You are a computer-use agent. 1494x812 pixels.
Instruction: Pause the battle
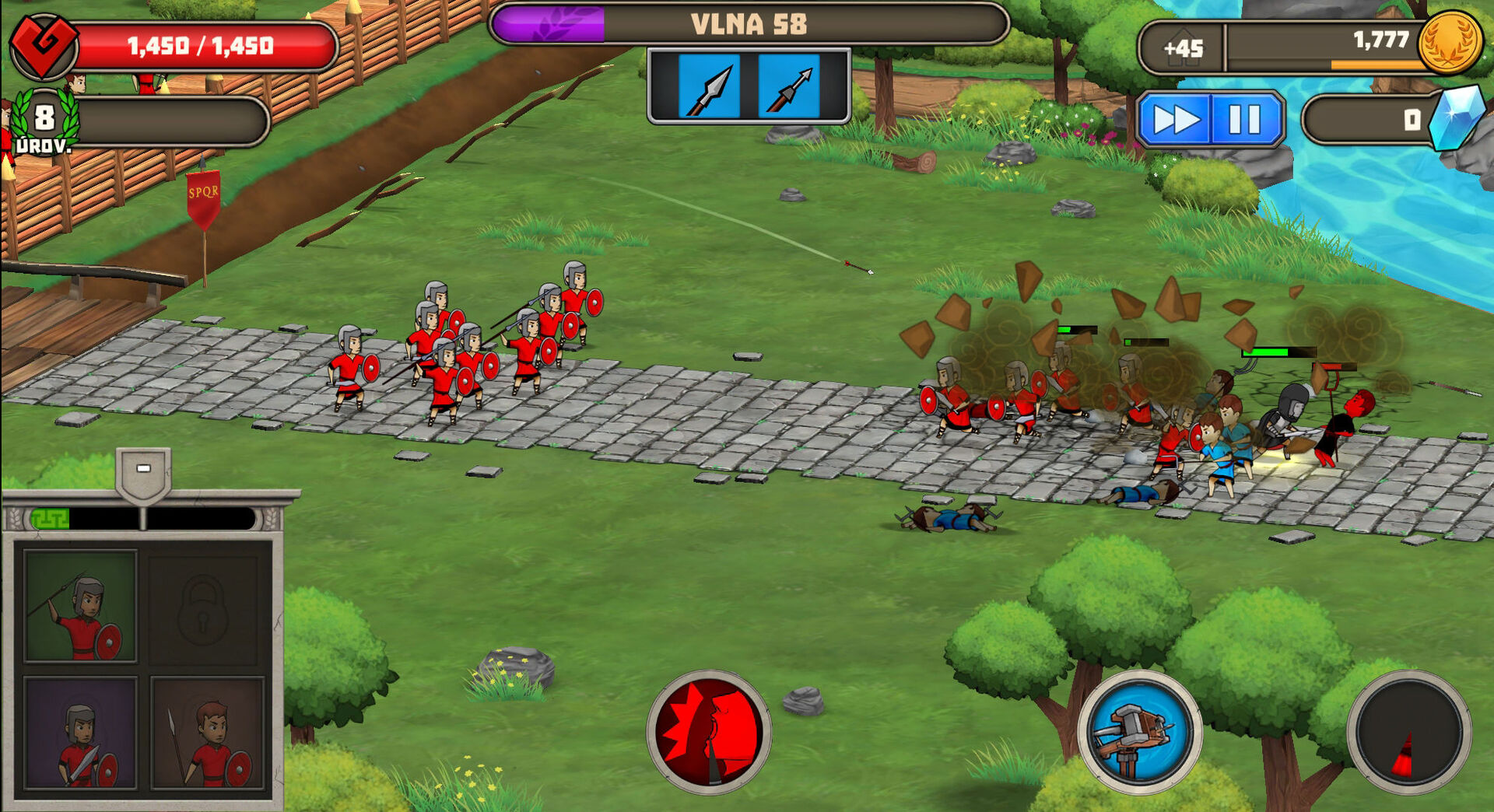tap(1244, 120)
